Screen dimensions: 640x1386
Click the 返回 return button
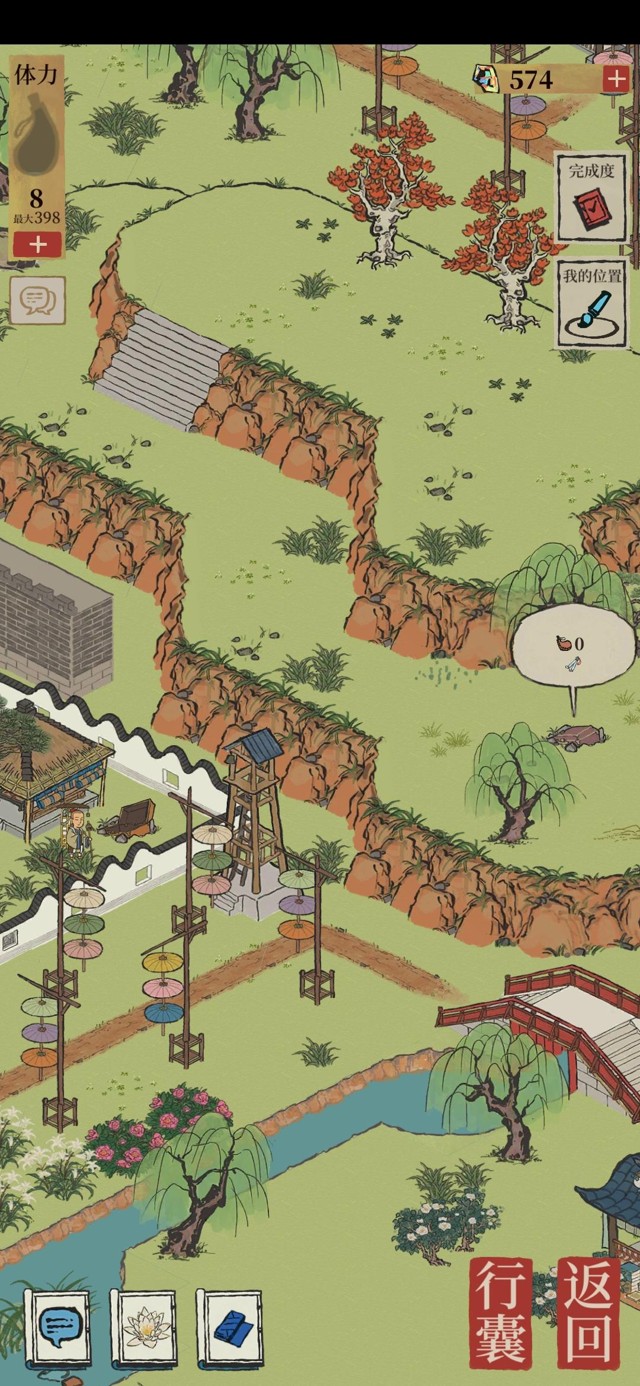click(590, 1313)
